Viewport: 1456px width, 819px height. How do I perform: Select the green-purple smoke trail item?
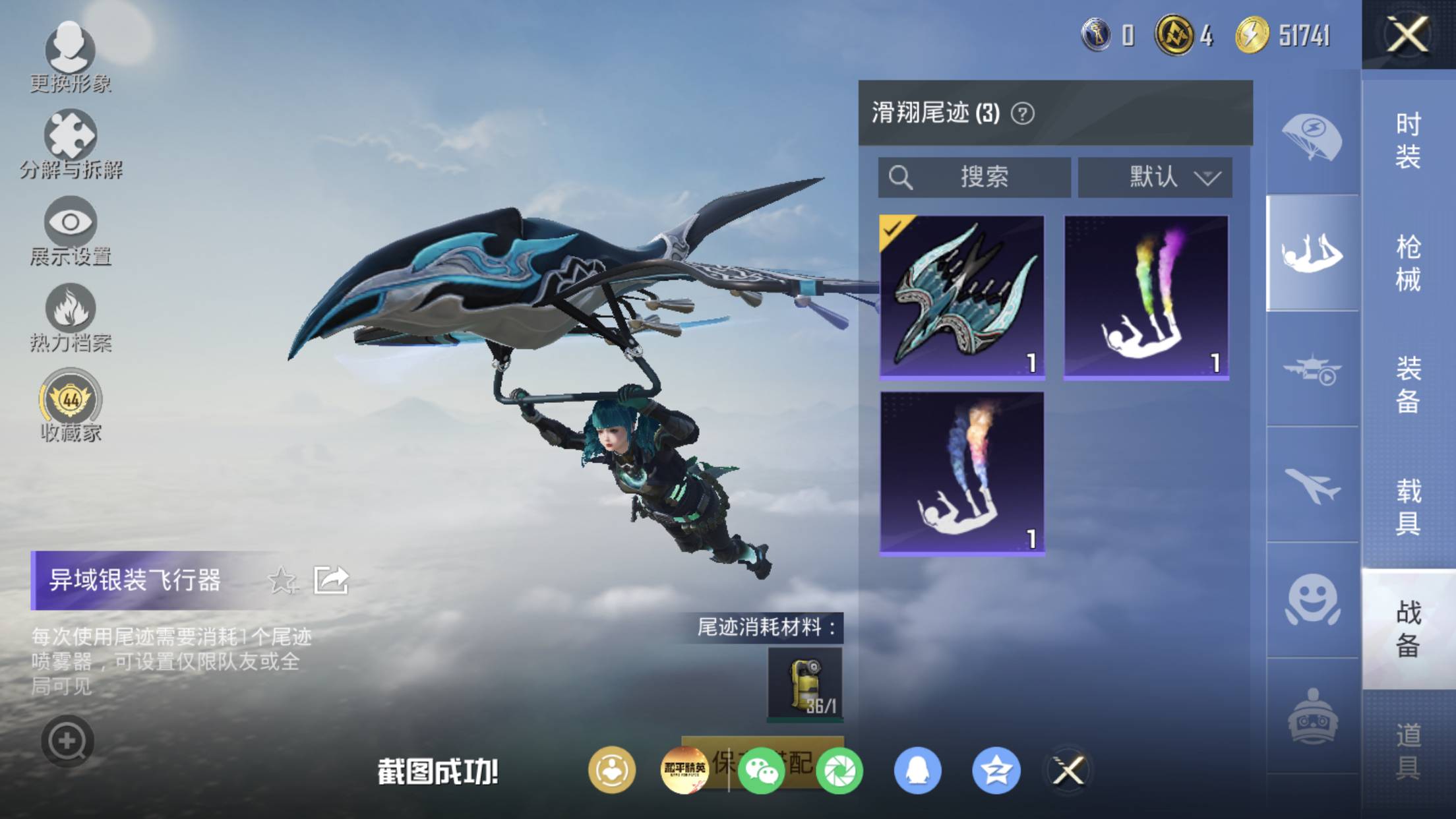1146,297
